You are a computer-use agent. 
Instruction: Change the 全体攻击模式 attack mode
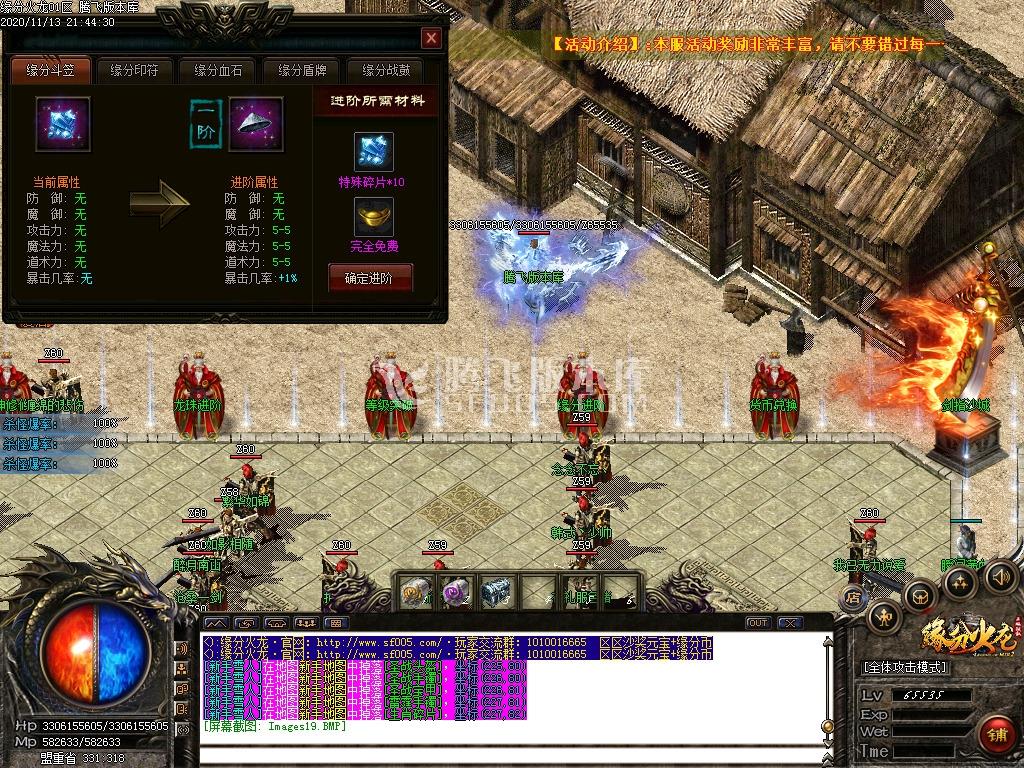pyautogui.click(x=904, y=667)
